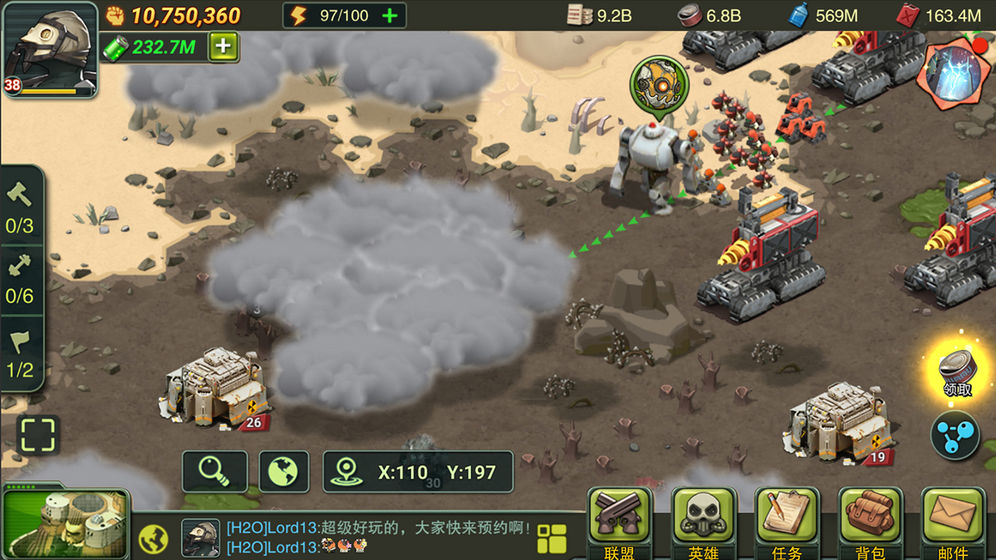This screenshot has height=560, width=996.
Task: Open the dumbbell training queue
Action: (20, 279)
